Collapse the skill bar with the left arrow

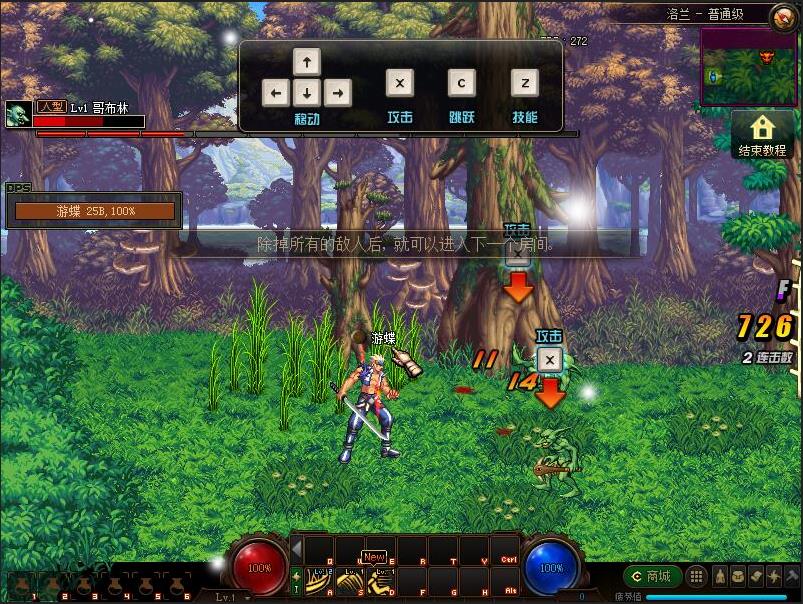(x=296, y=547)
